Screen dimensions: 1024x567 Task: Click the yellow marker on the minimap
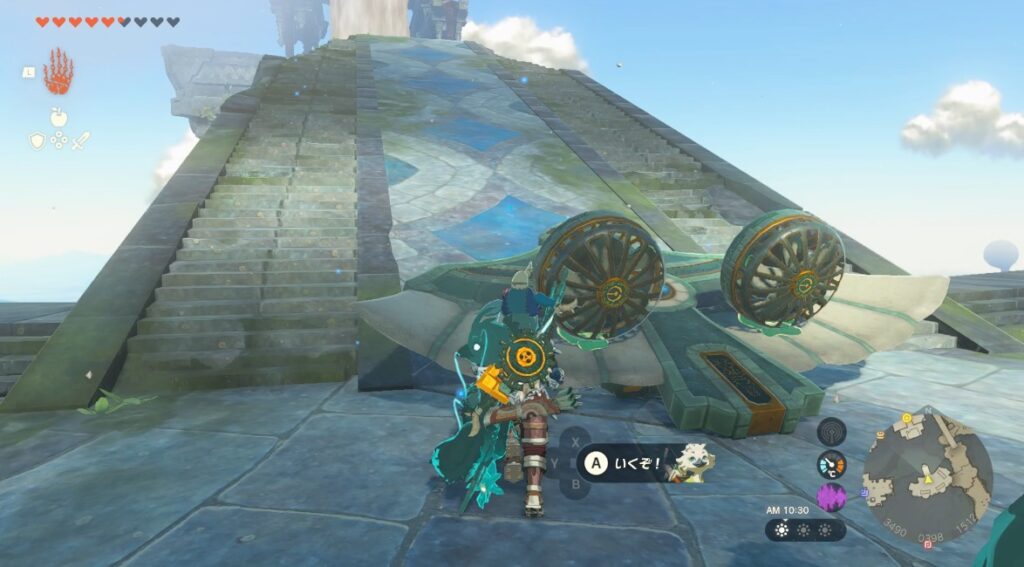click(x=926, y=479)
